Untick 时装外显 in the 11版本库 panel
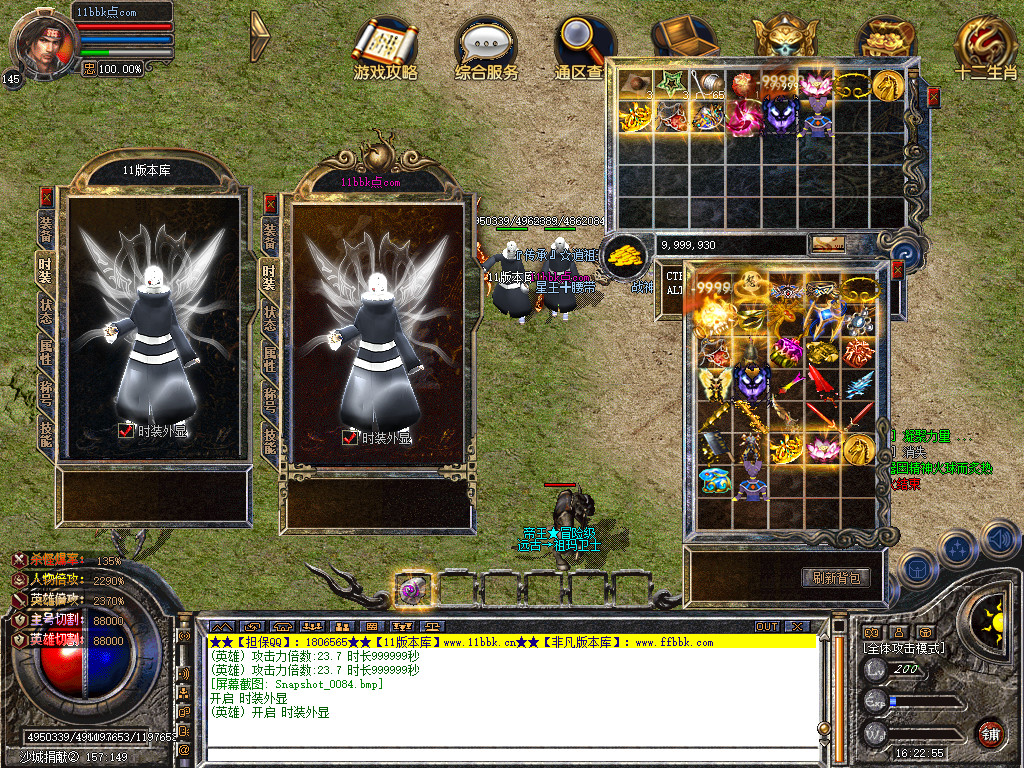Screen dimensions: 1024x768 point(126,431)
